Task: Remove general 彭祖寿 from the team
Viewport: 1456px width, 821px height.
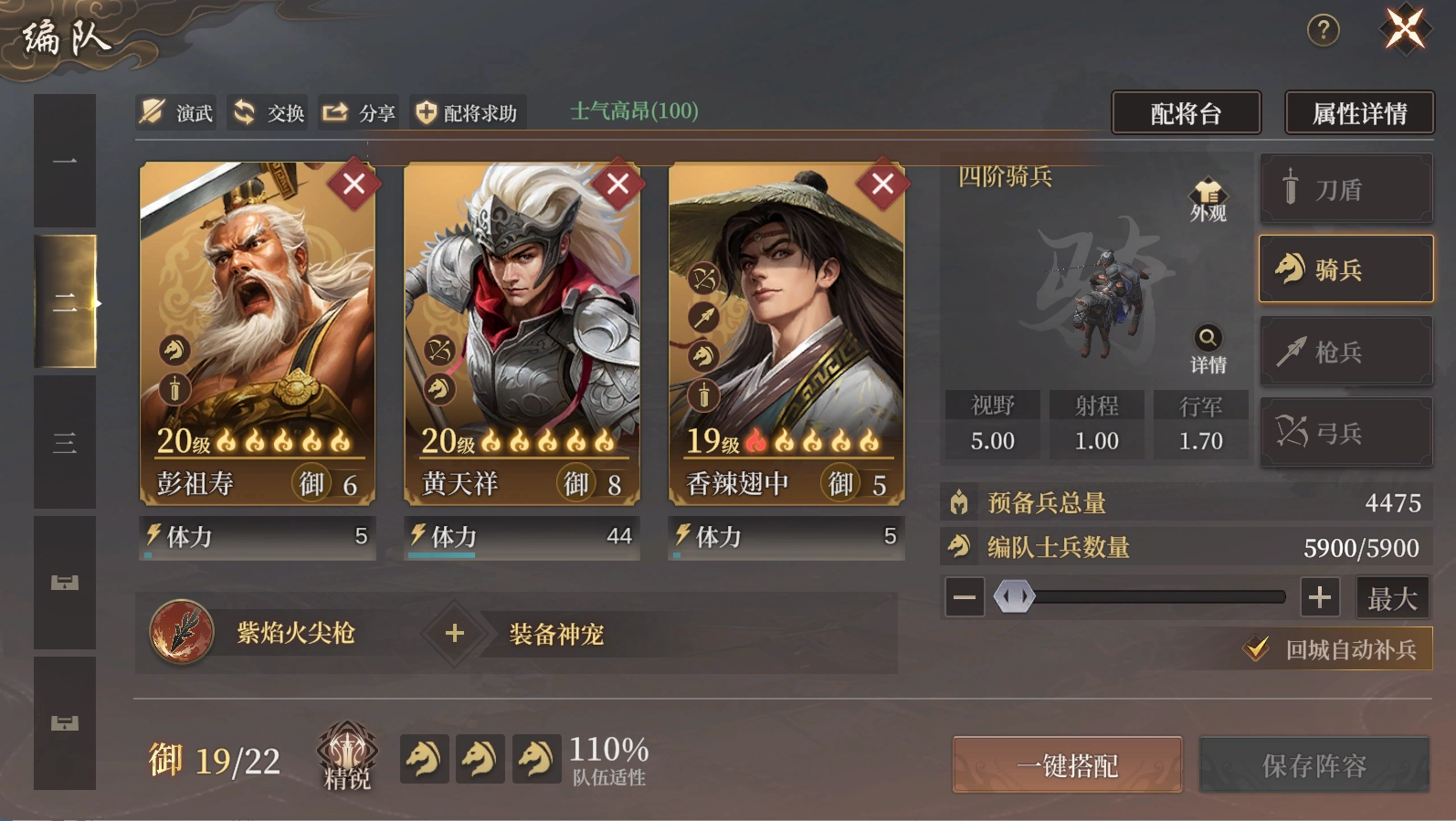Action: [x=353, y=184]
